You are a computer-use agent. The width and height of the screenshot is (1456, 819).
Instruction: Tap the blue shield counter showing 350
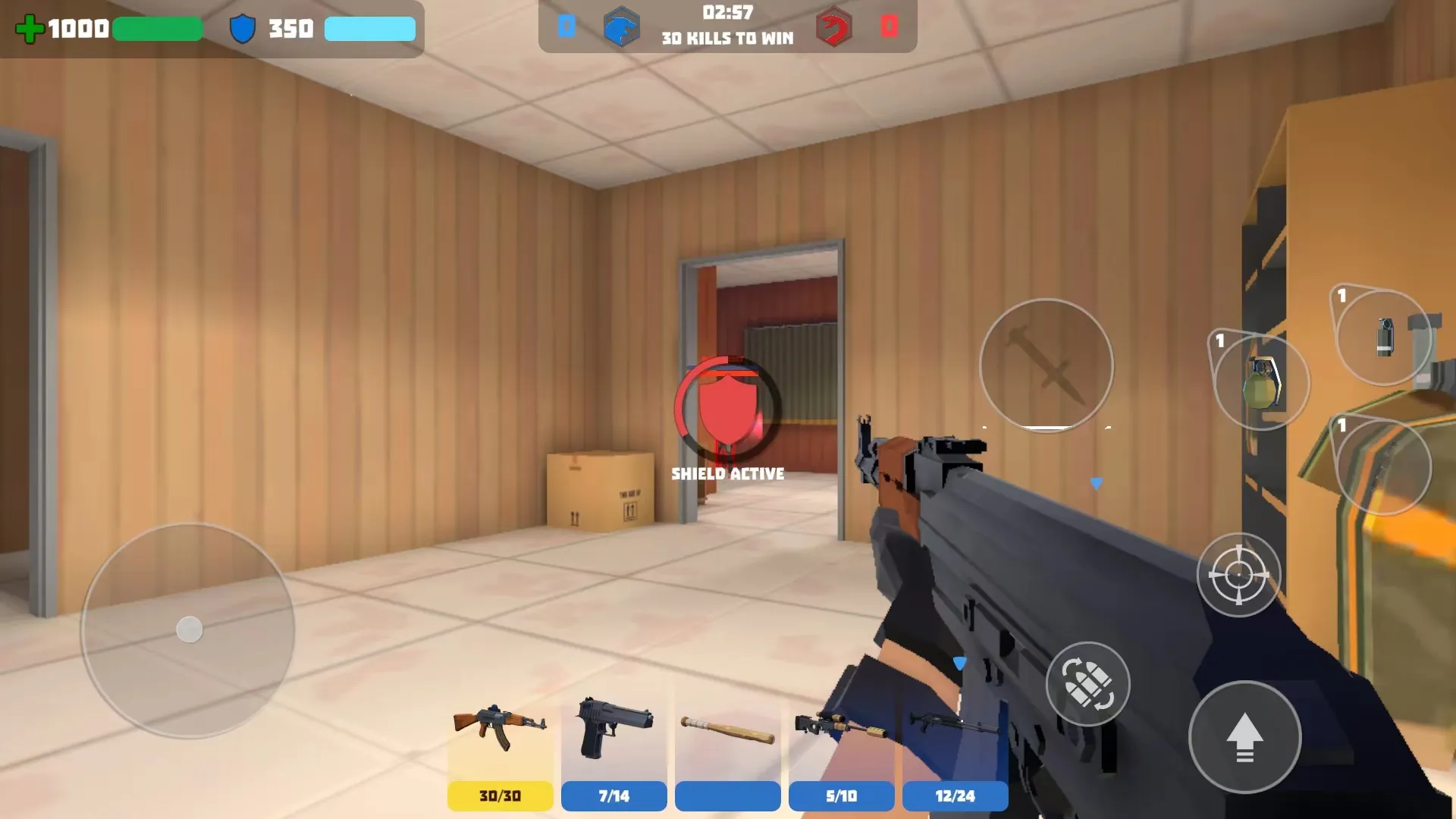pyautogui.click(x=289, y=29)
